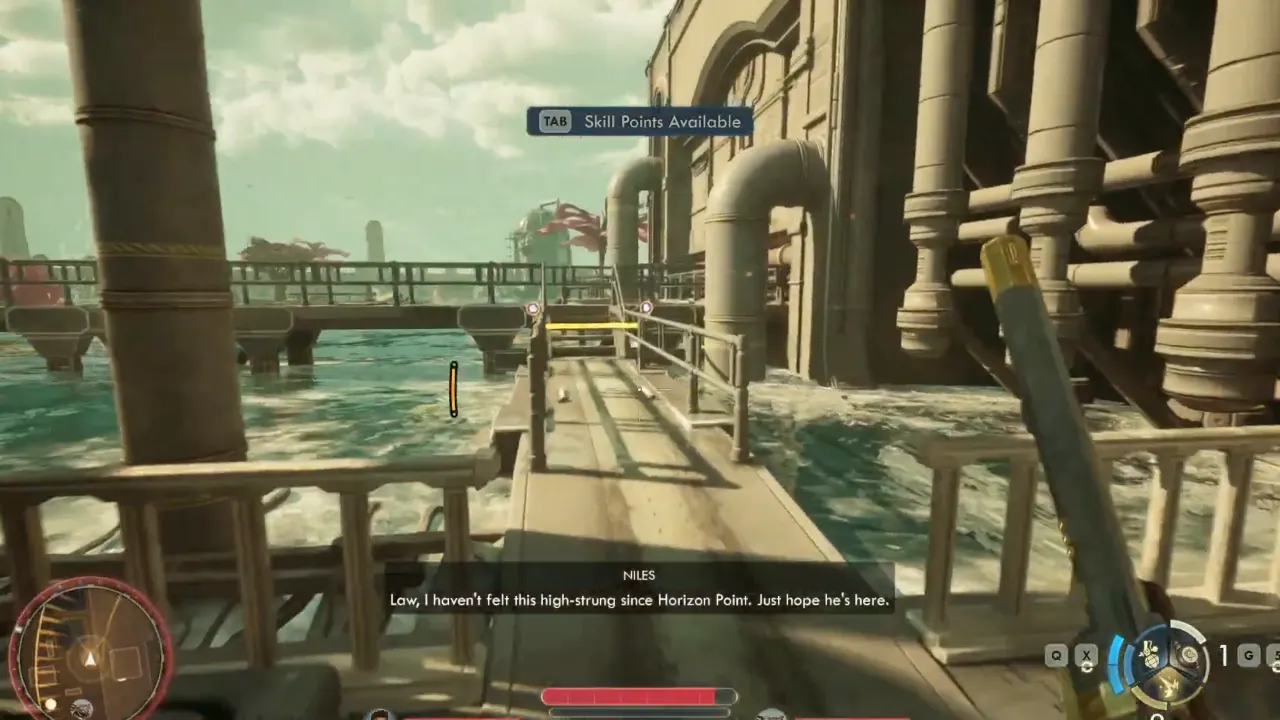Click the ammo count showing 1
1280x720 pixels.
(1223, 655)
